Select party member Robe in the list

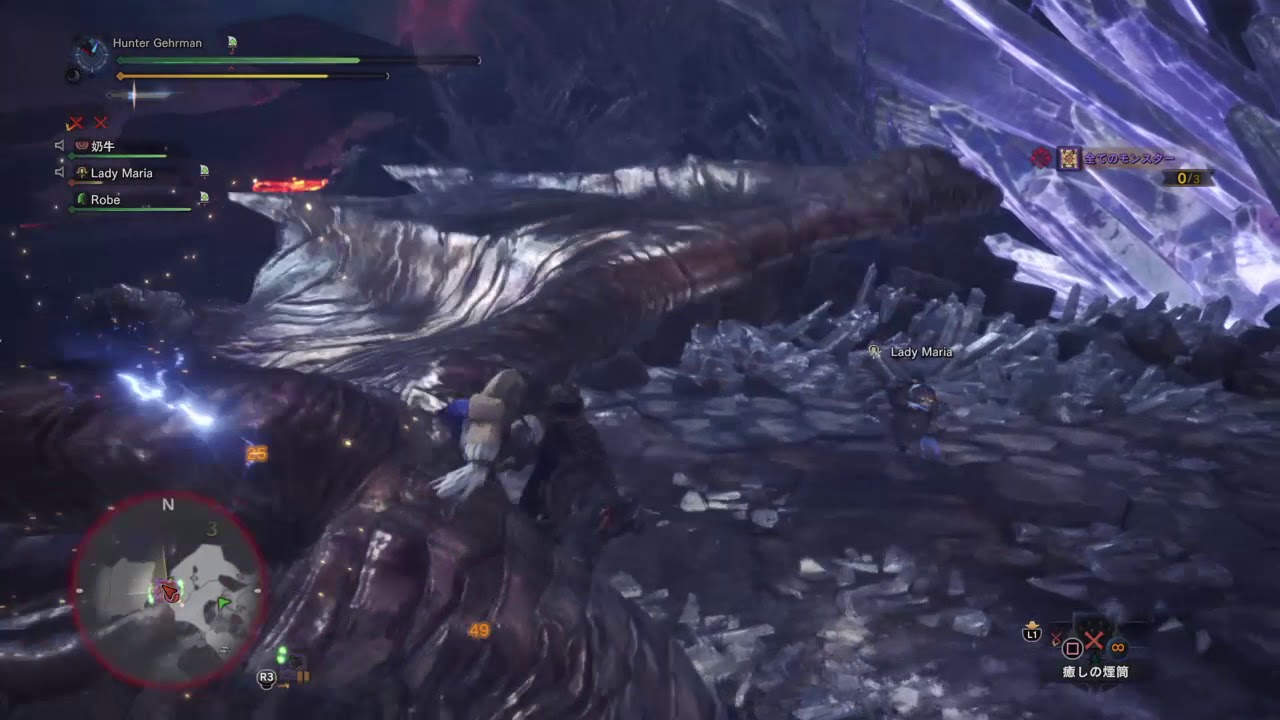point(105,200)
